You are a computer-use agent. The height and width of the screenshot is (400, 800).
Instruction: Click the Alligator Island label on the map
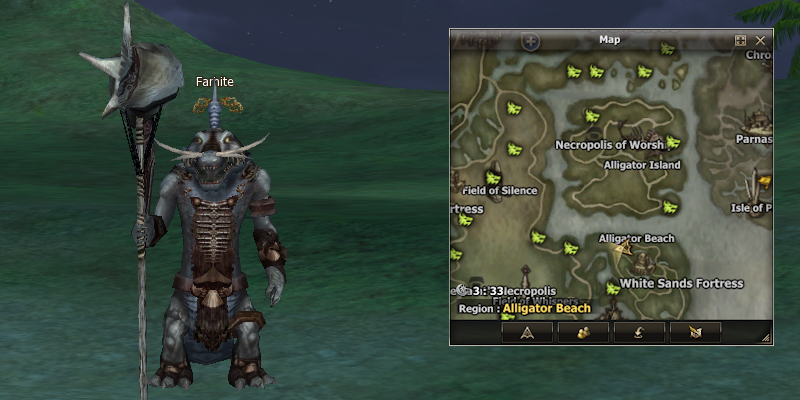642,165
